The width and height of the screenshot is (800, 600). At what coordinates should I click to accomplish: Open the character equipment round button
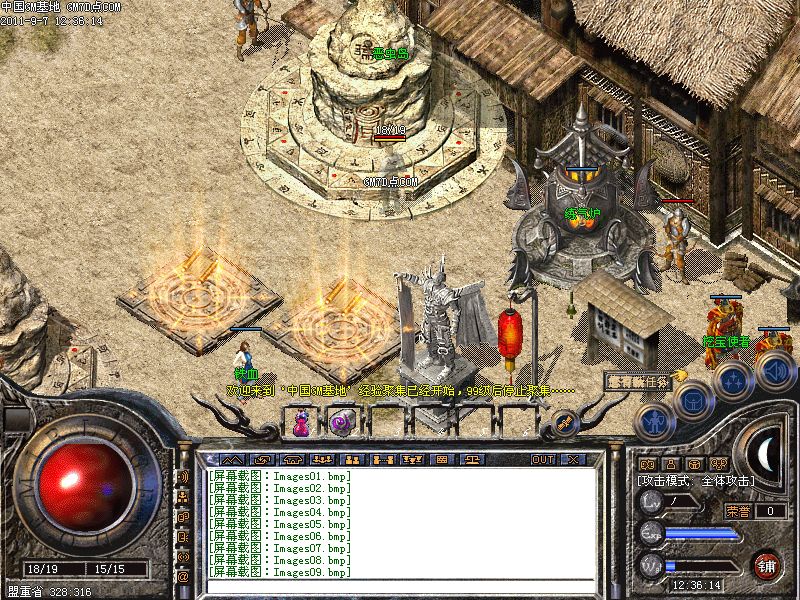click(x=653, y=420)
